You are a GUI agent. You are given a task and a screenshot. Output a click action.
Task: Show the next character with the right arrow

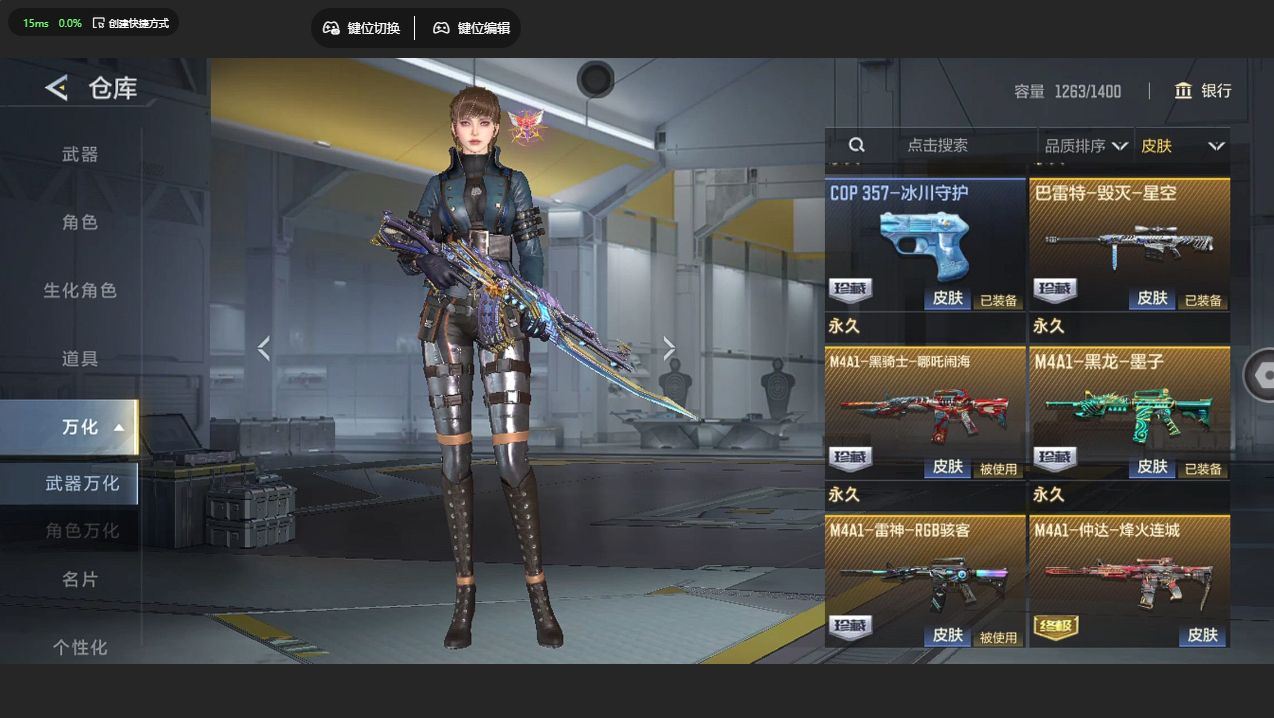(x=669, y=348)
